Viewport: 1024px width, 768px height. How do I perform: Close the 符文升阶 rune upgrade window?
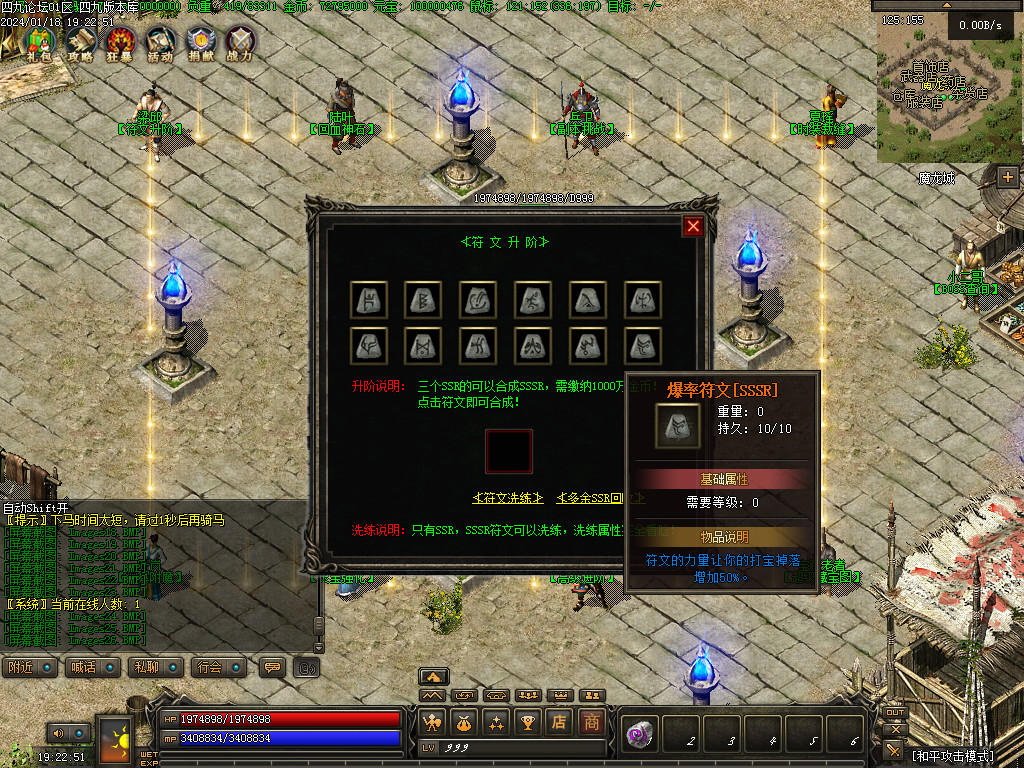[x=693, y=226]
